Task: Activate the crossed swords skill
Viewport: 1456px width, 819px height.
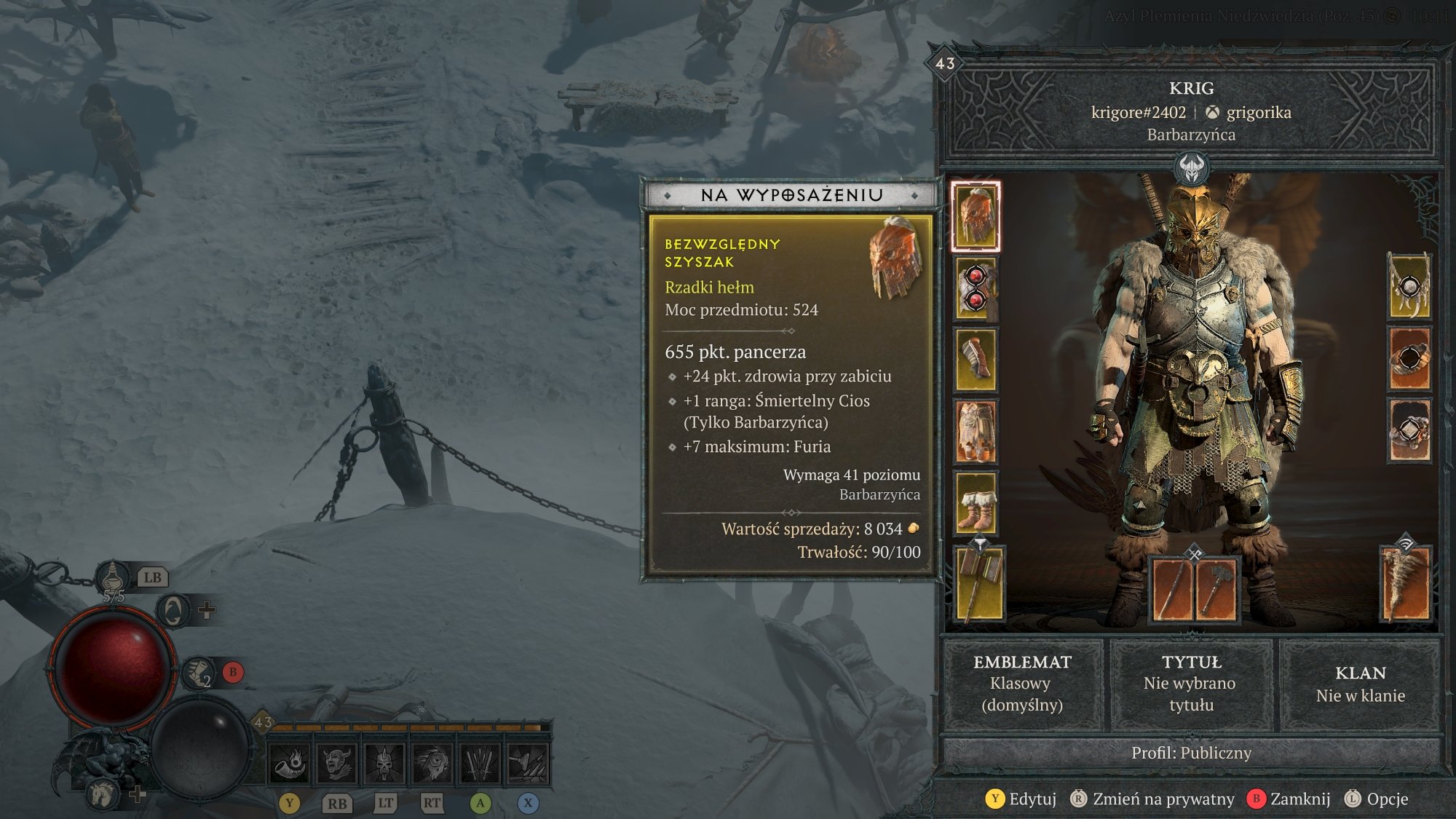Action: coord(480,764)
